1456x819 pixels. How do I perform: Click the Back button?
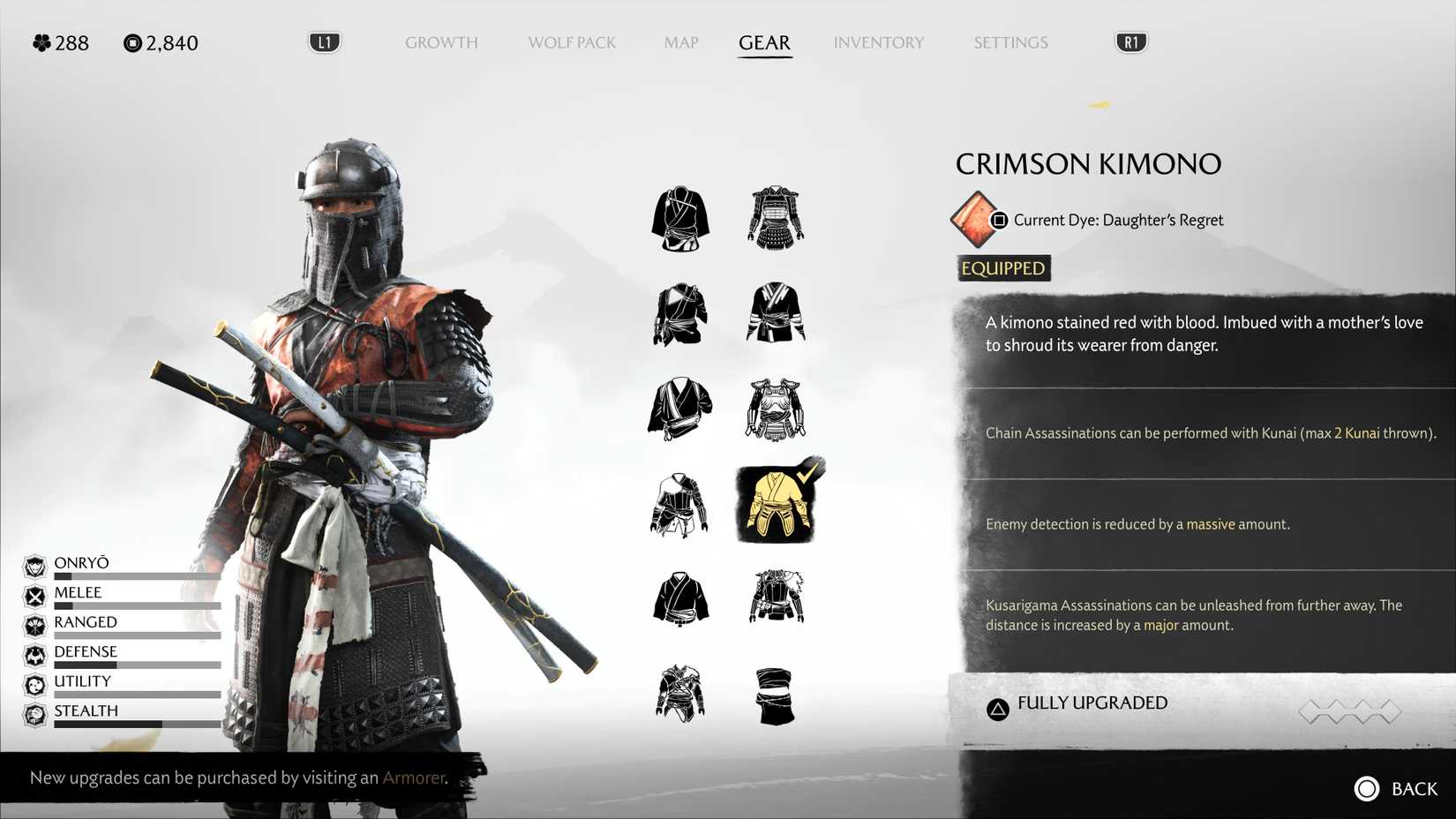click(1396, 788)
